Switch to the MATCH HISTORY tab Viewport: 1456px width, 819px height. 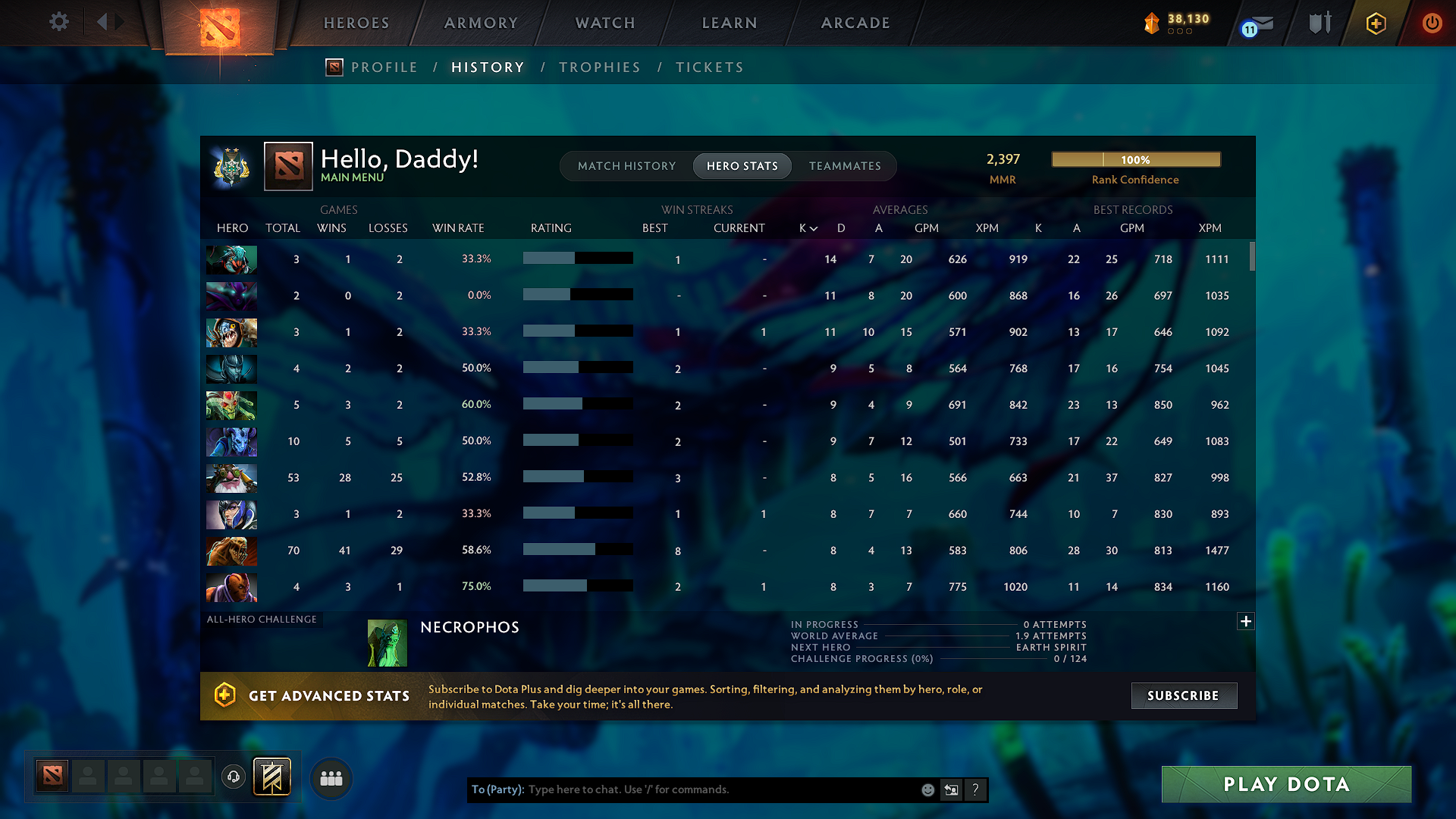pos(626,166)
